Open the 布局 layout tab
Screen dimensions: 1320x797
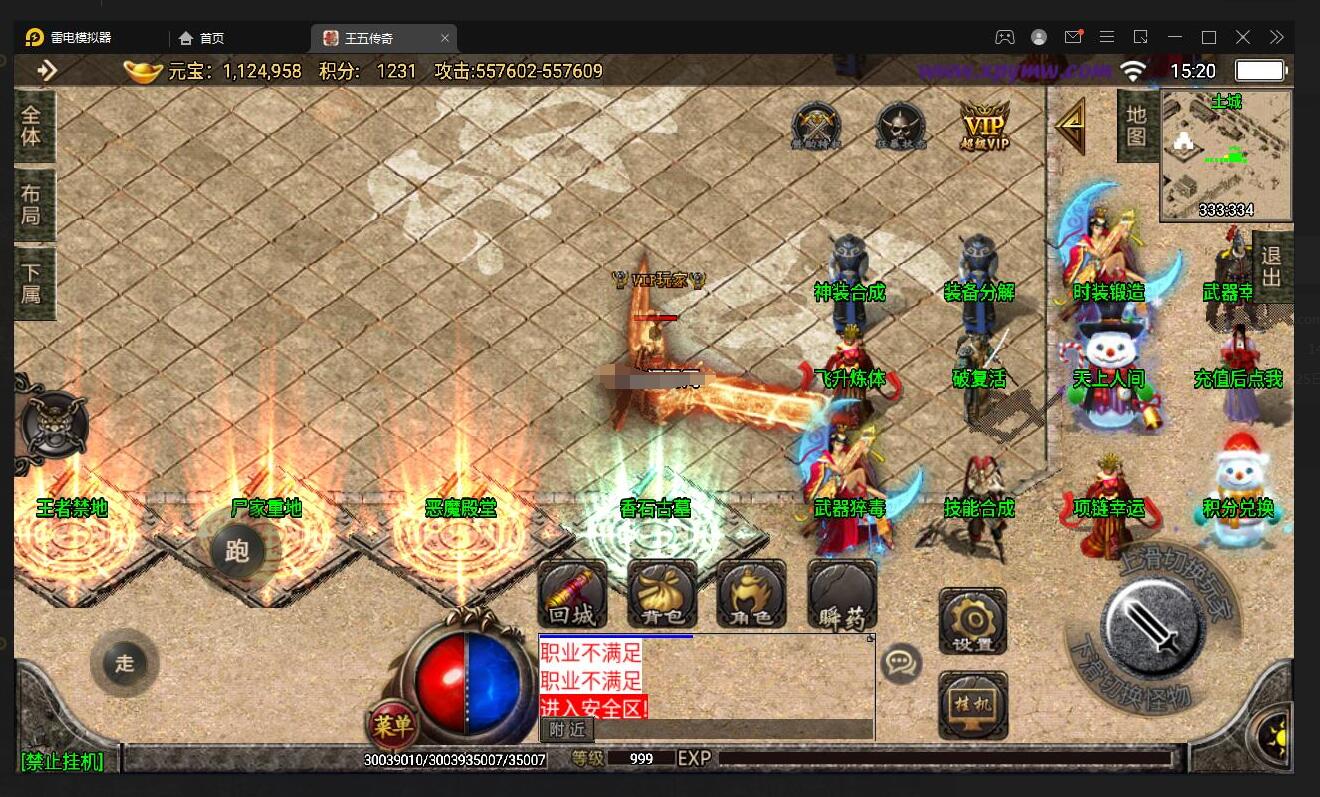click(x=32, y=204)
